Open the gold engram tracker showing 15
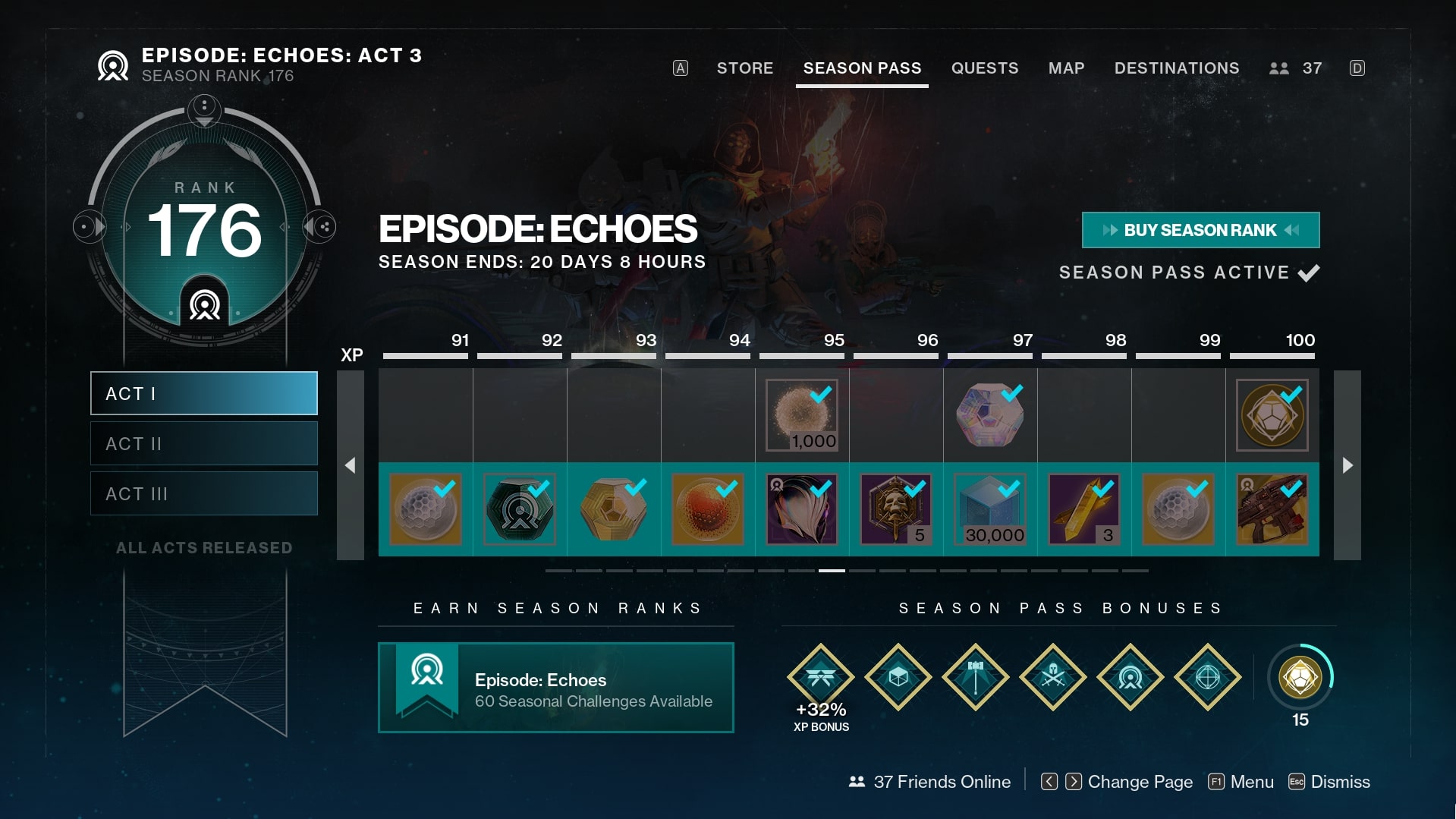 1300,677
